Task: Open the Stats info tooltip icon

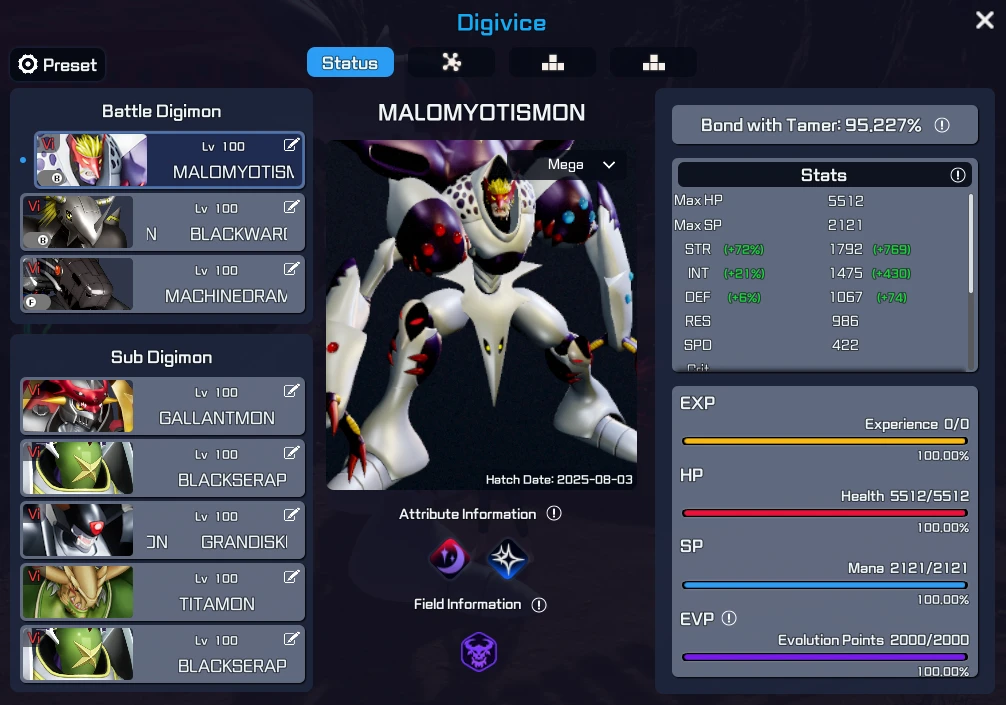Action: (x=957, y=175)
